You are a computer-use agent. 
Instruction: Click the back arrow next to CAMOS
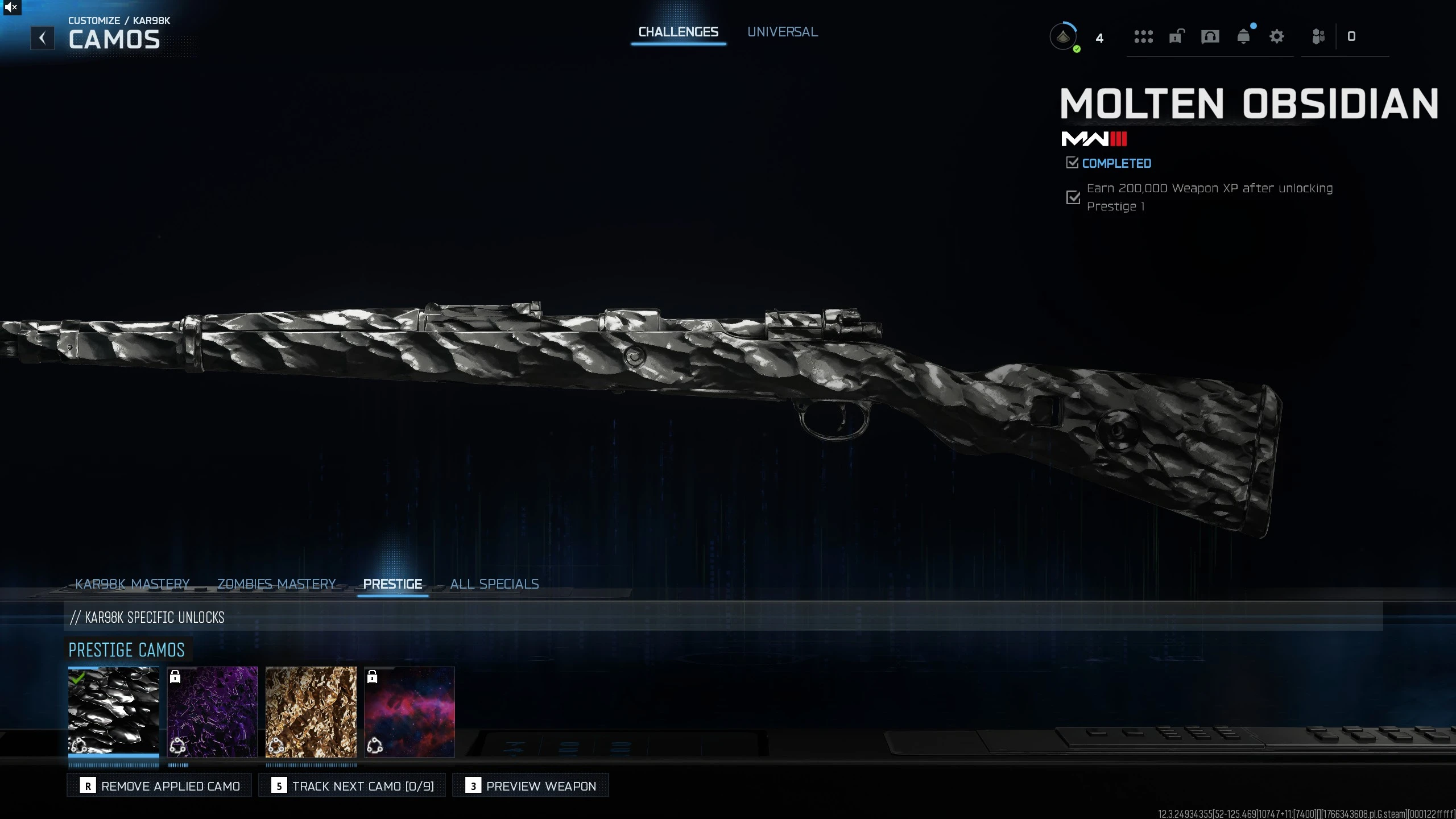[x=43, y=38]
